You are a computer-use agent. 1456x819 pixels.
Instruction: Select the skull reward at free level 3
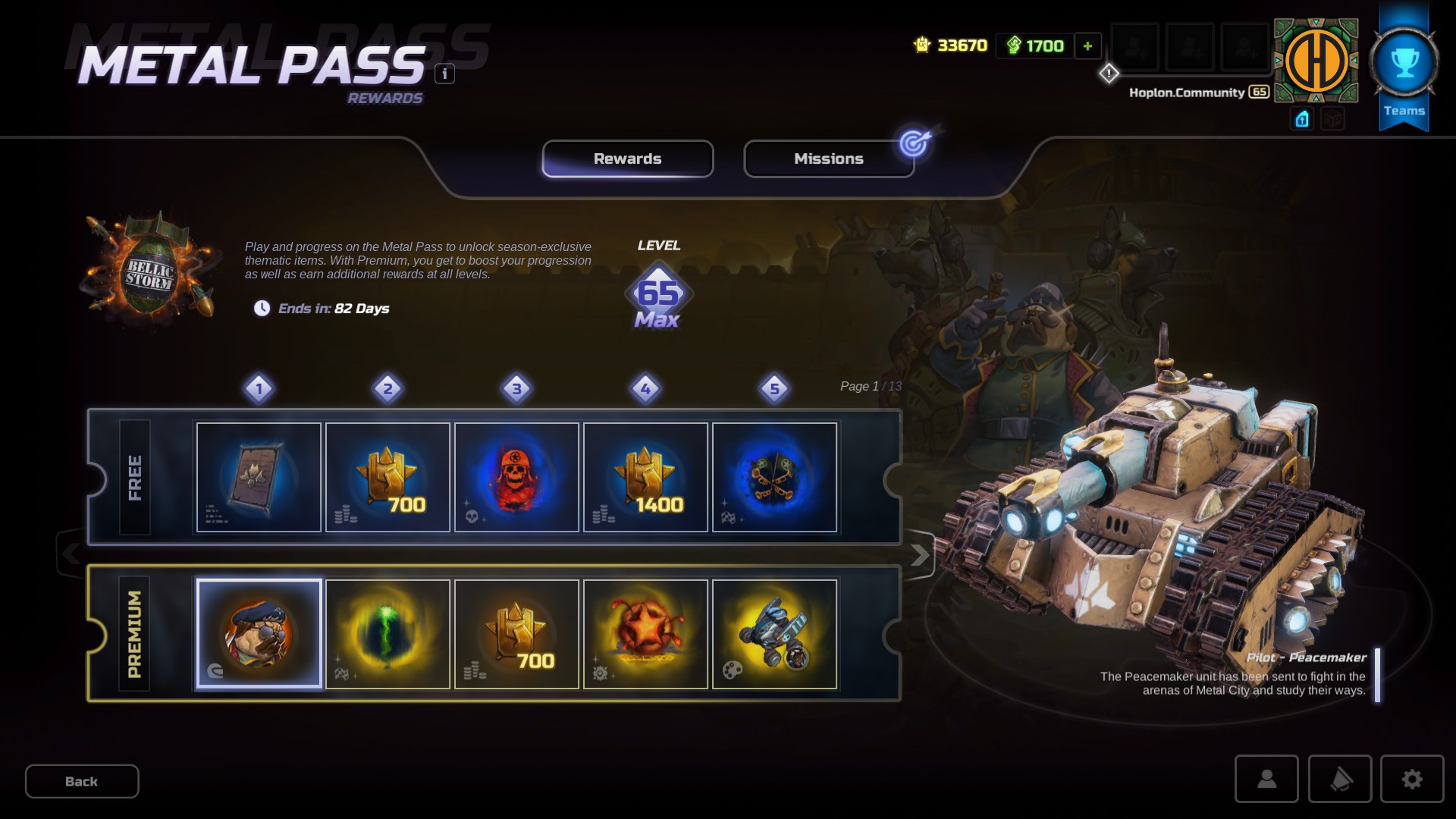pos(516,476)
